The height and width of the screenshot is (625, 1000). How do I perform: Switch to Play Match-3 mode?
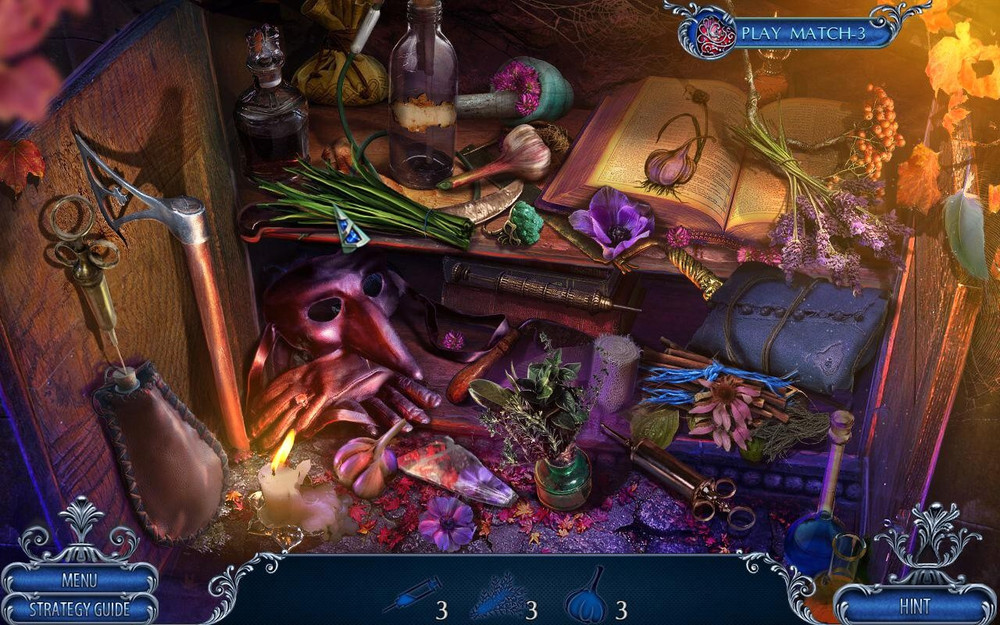coord(802,34)
